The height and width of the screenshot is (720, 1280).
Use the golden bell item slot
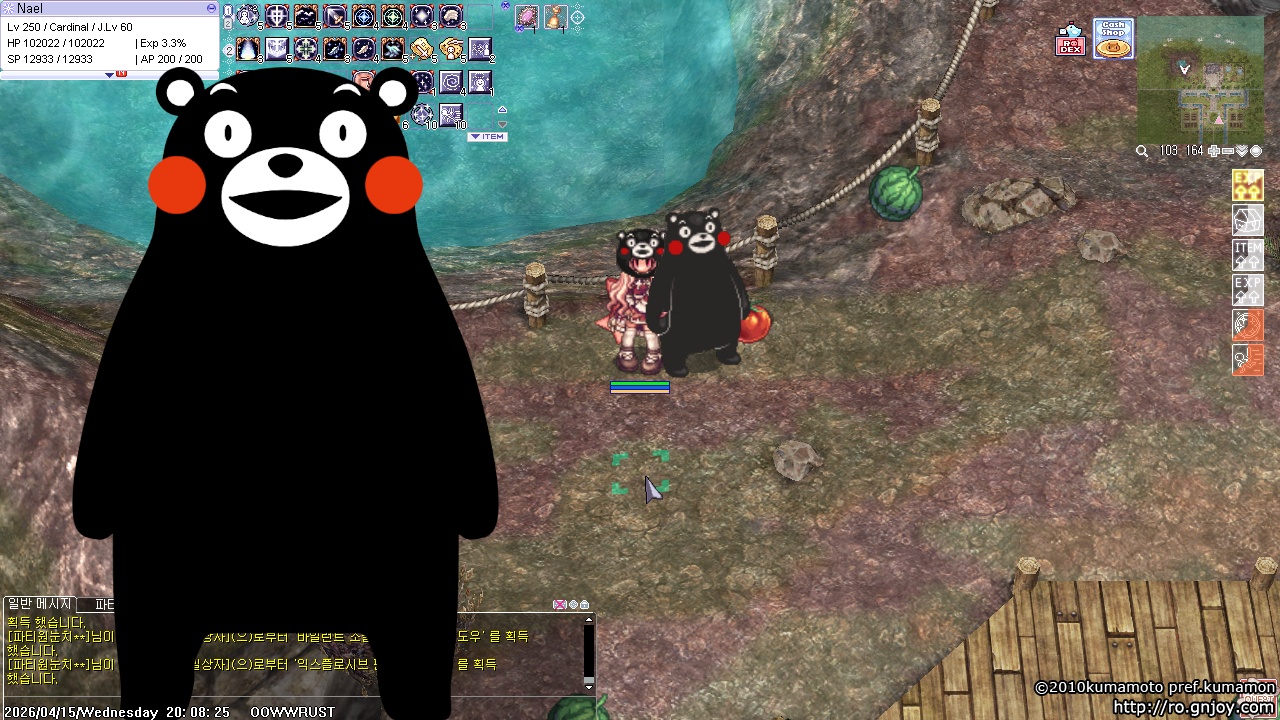[x=554, y=17]
